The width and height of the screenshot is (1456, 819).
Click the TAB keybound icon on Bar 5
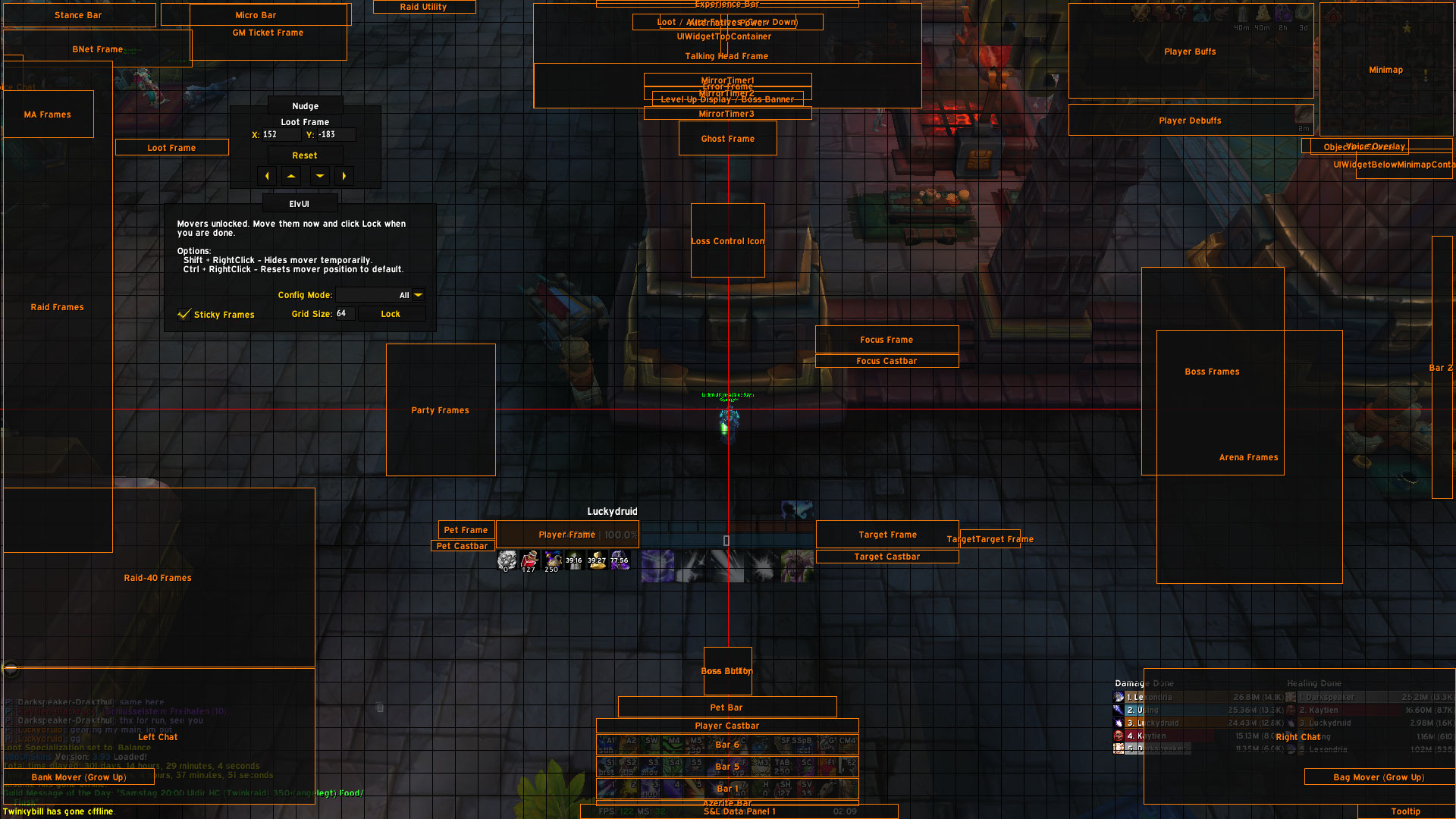(782, 766)
